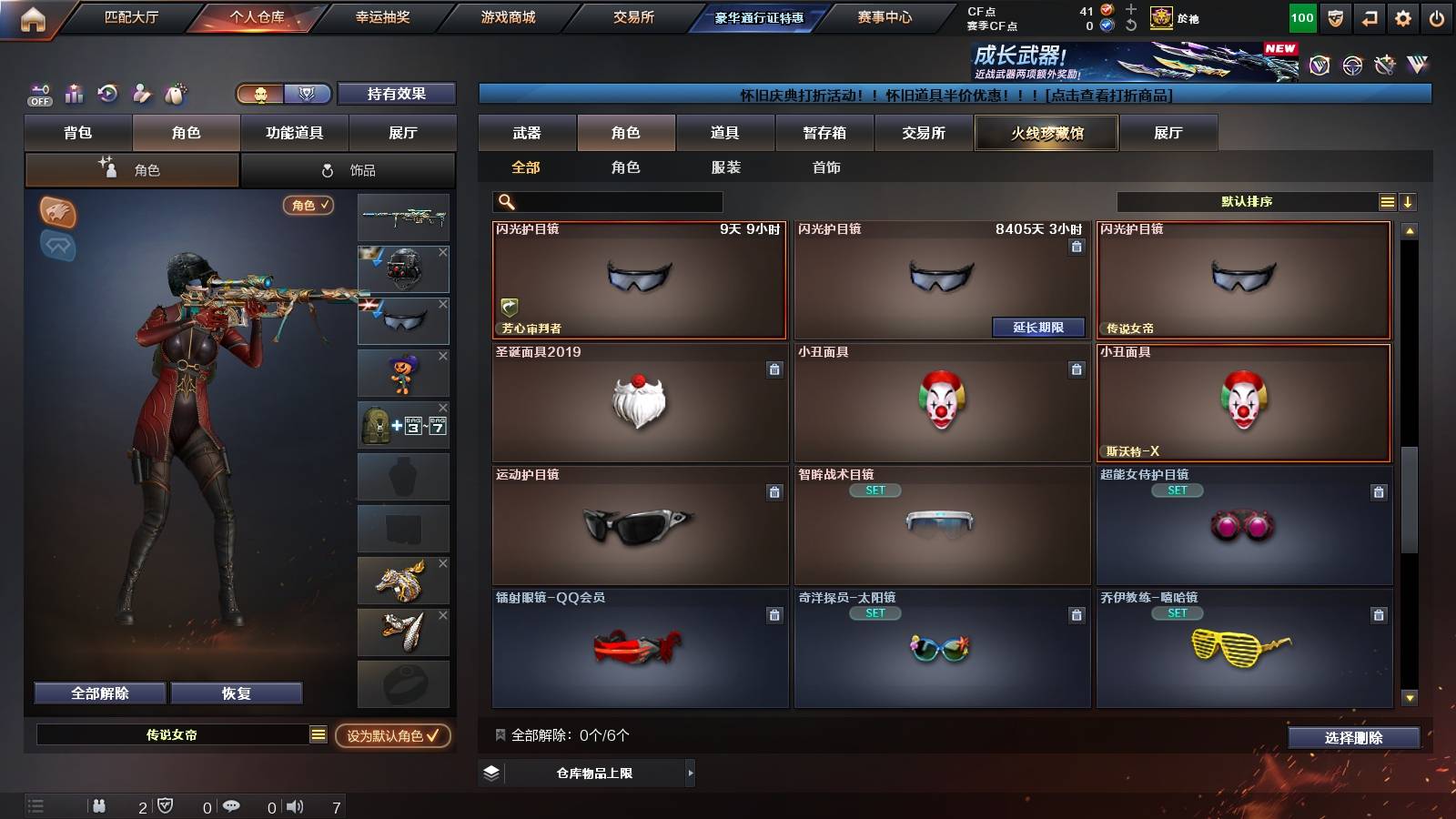Open the 默认排序 sorting dropdown

[x=1247, y=201]
